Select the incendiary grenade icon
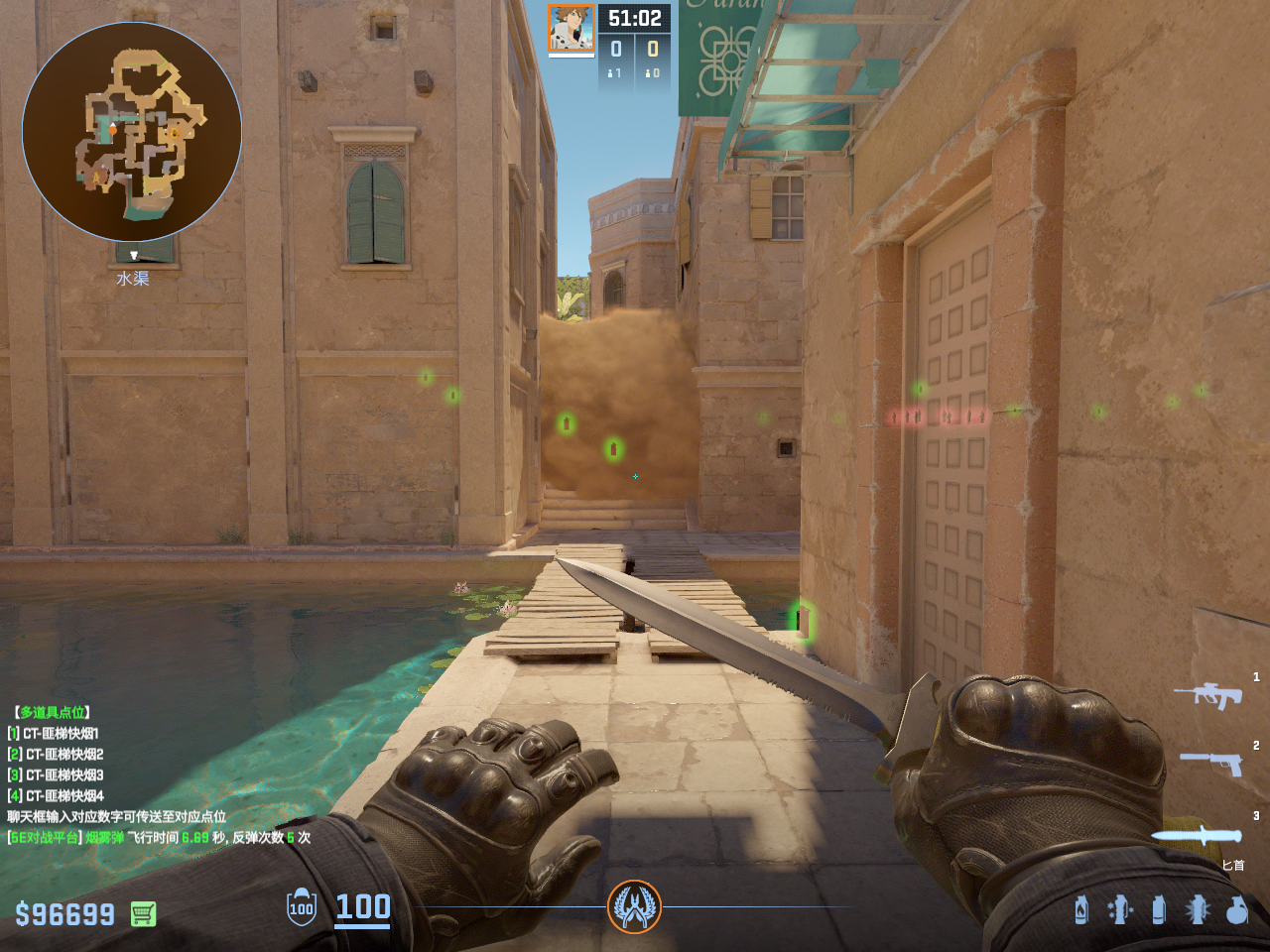 (1081, 909)
